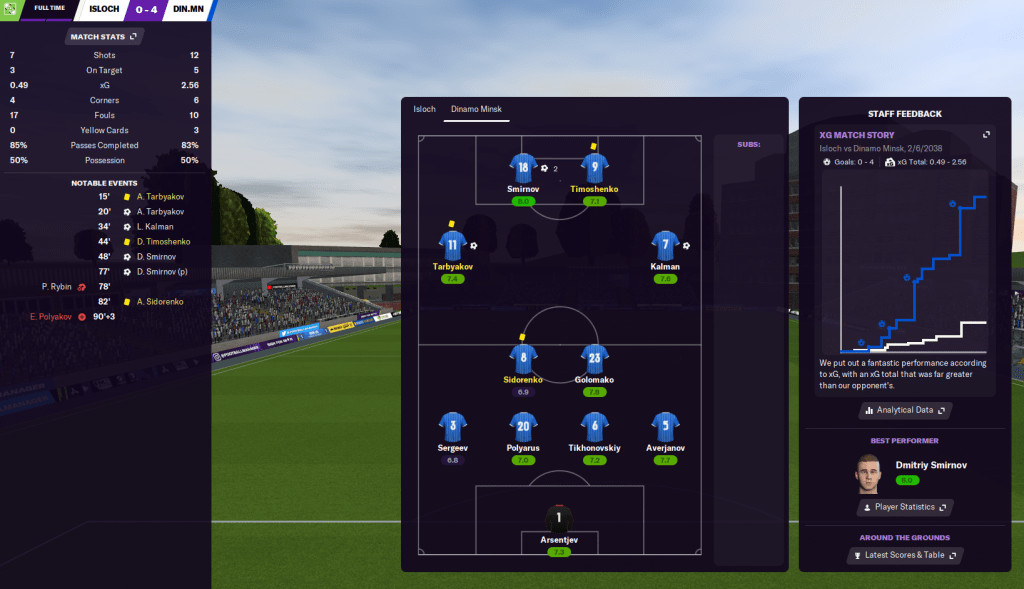Screen dimensions: 1024x589
Task: Expand the xG Match Story graph
Action: 987,135
